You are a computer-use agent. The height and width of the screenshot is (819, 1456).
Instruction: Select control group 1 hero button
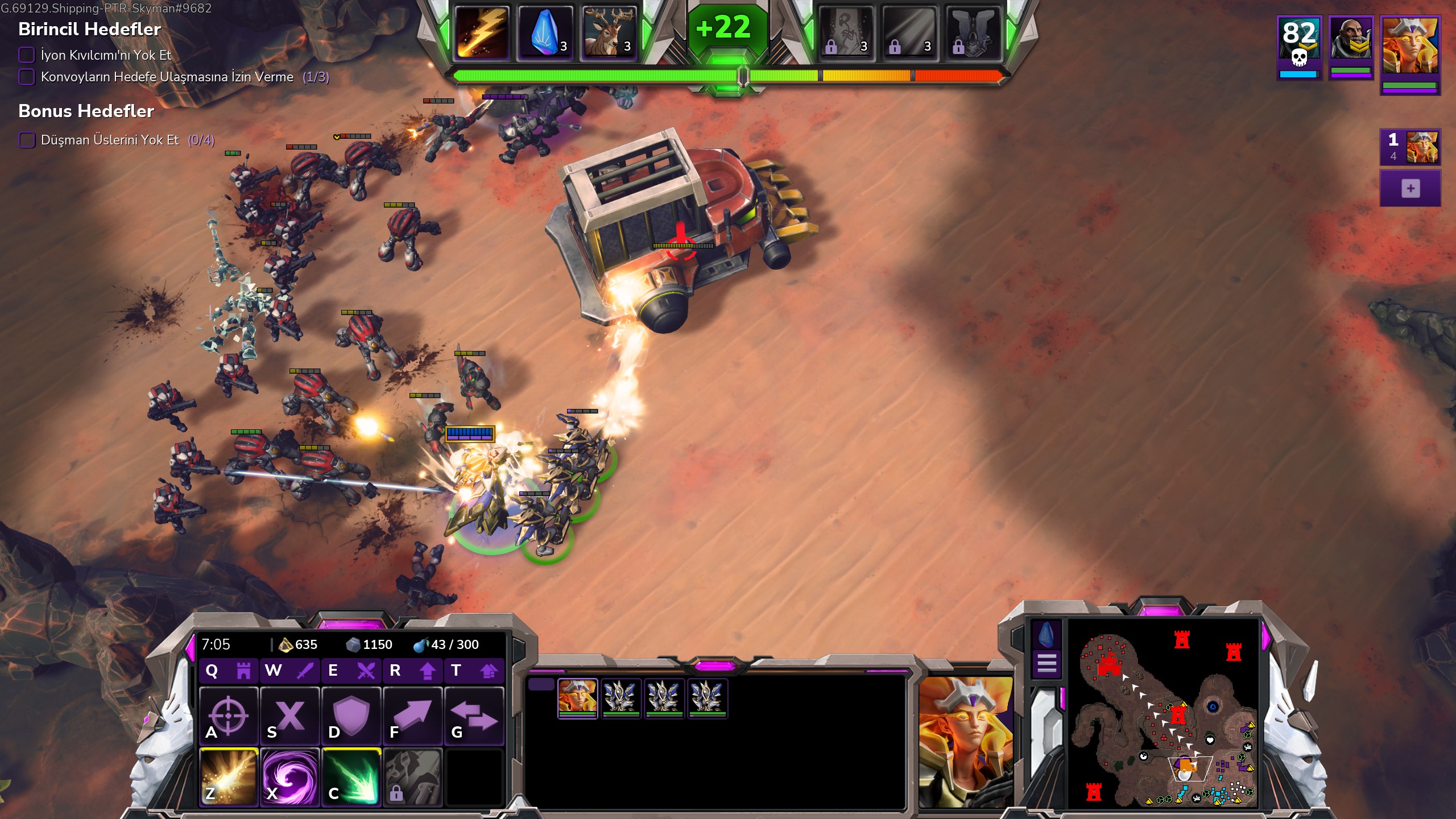pyautogui.click(x=1410, y=147)
